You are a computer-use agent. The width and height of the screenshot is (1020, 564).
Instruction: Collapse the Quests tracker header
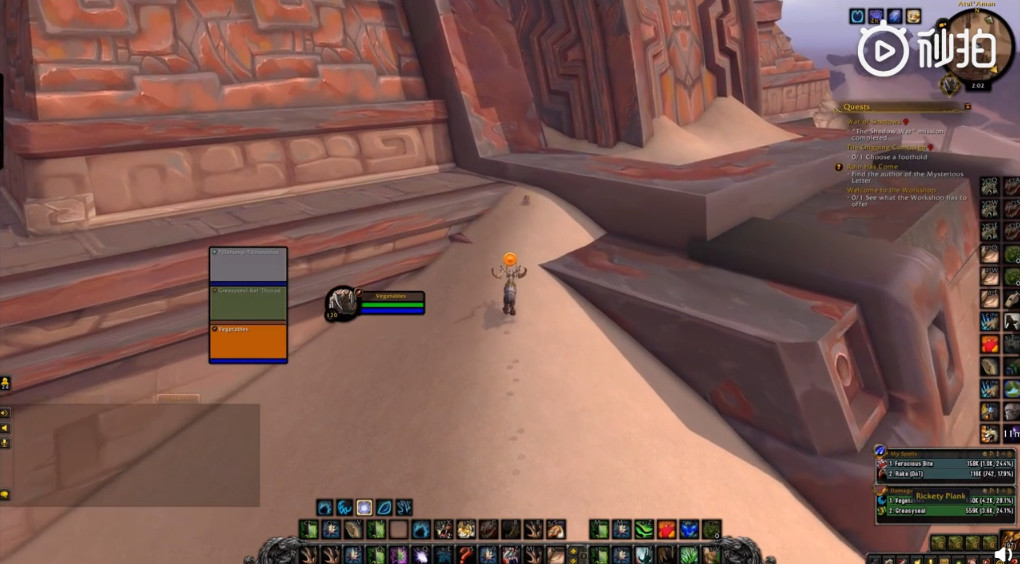(967, 107)
